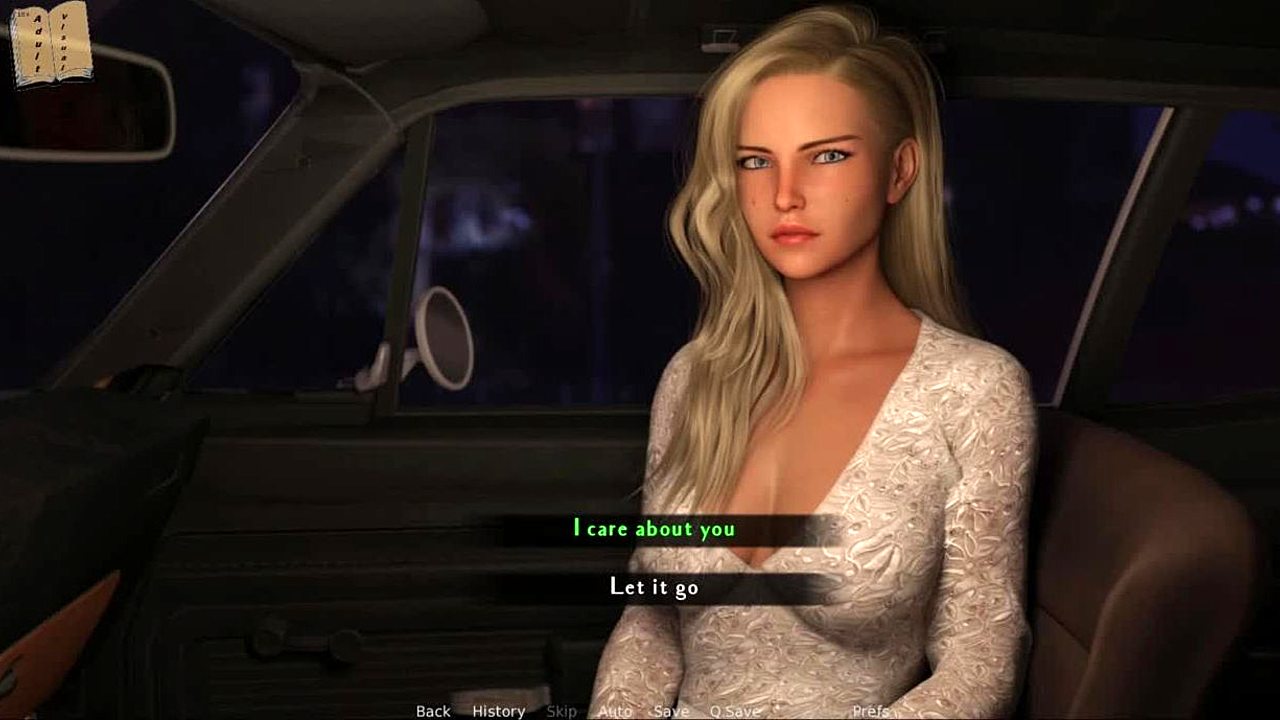
Task: Choose the "I care about you" reply
Action: tap(654, 529)
